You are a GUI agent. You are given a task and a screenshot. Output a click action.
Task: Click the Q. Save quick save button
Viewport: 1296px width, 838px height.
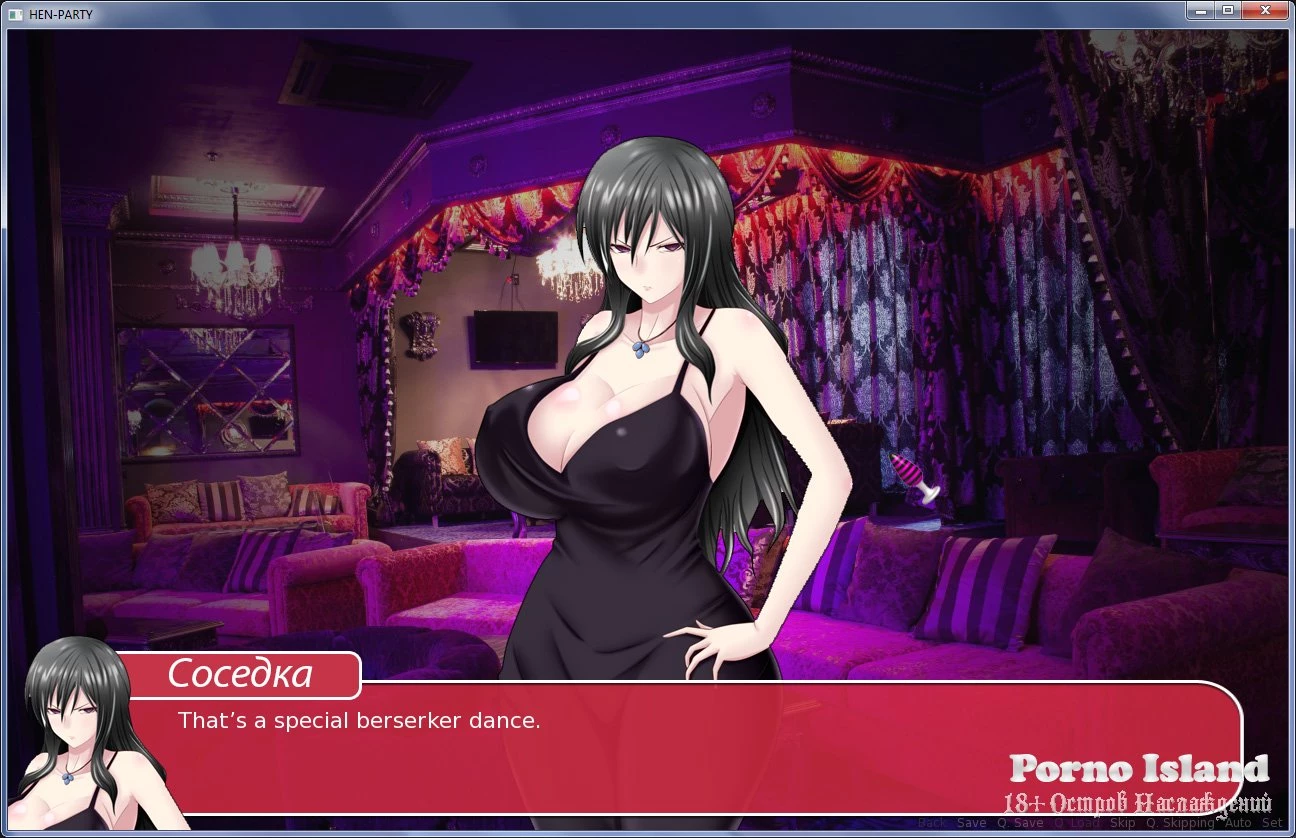click(x=1020, y=823)
